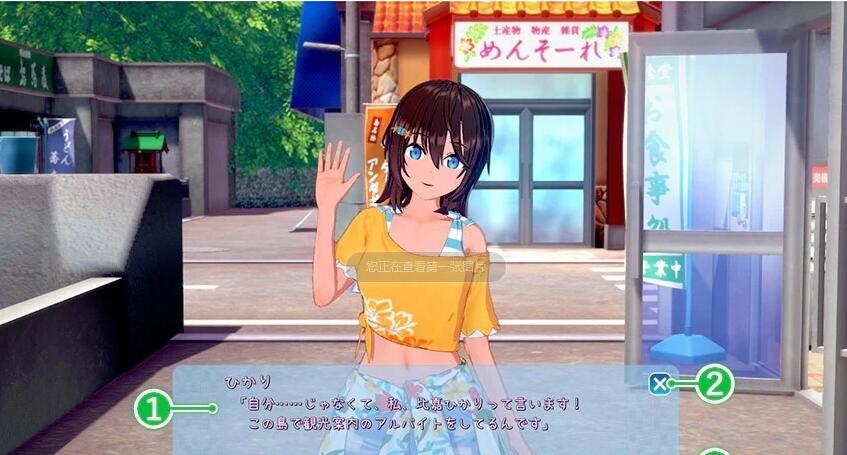
Task: Hide the dialogue window with the X button
Action: coord(658,383)
